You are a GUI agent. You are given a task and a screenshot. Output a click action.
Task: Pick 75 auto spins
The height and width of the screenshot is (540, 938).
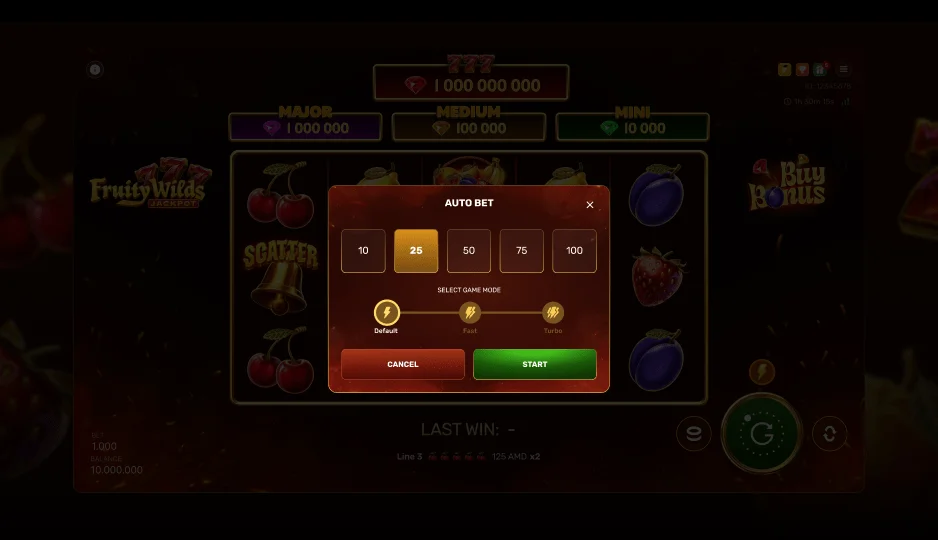[x=522, y=251]
